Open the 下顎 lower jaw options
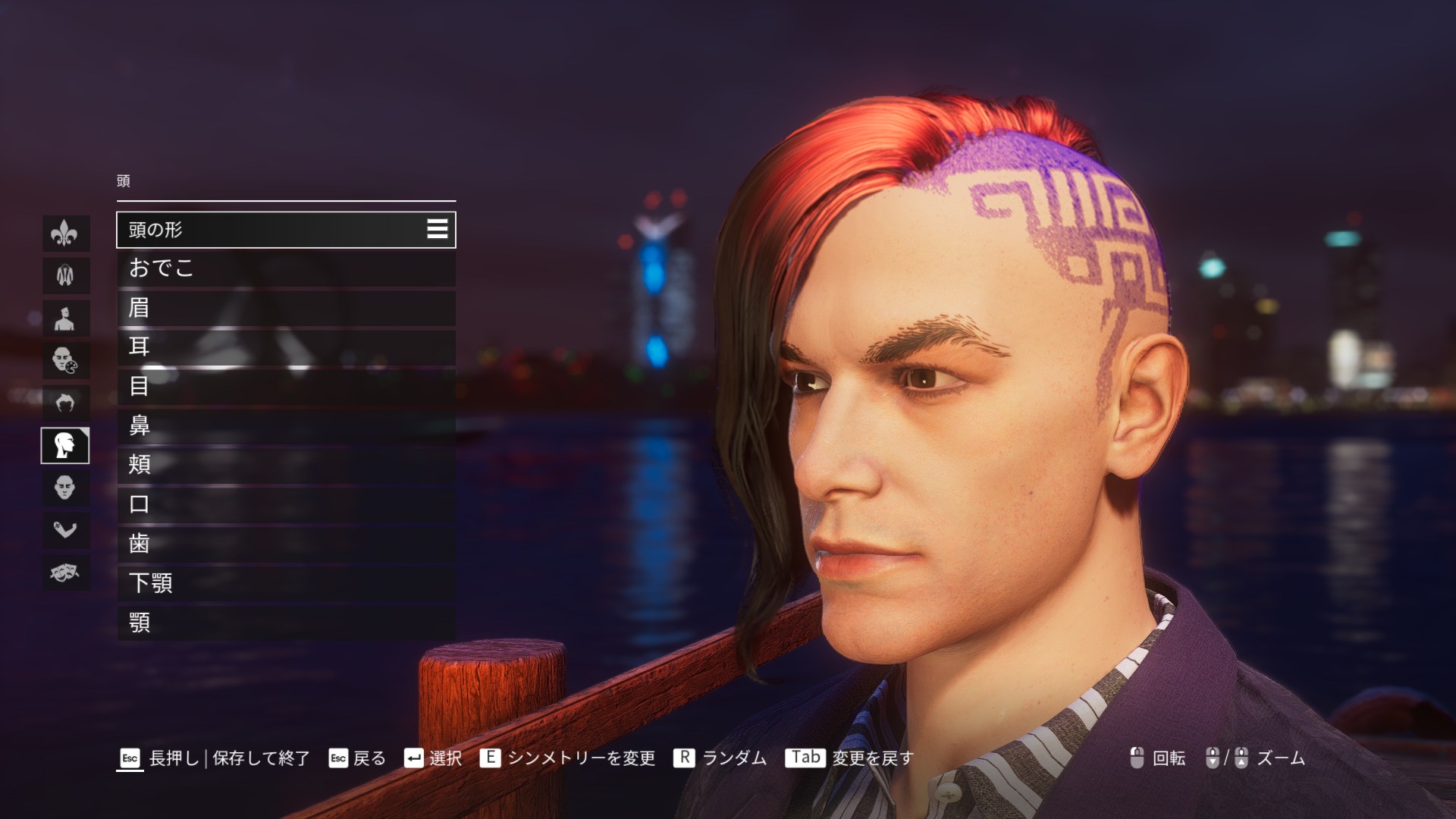 click(285, 583)
